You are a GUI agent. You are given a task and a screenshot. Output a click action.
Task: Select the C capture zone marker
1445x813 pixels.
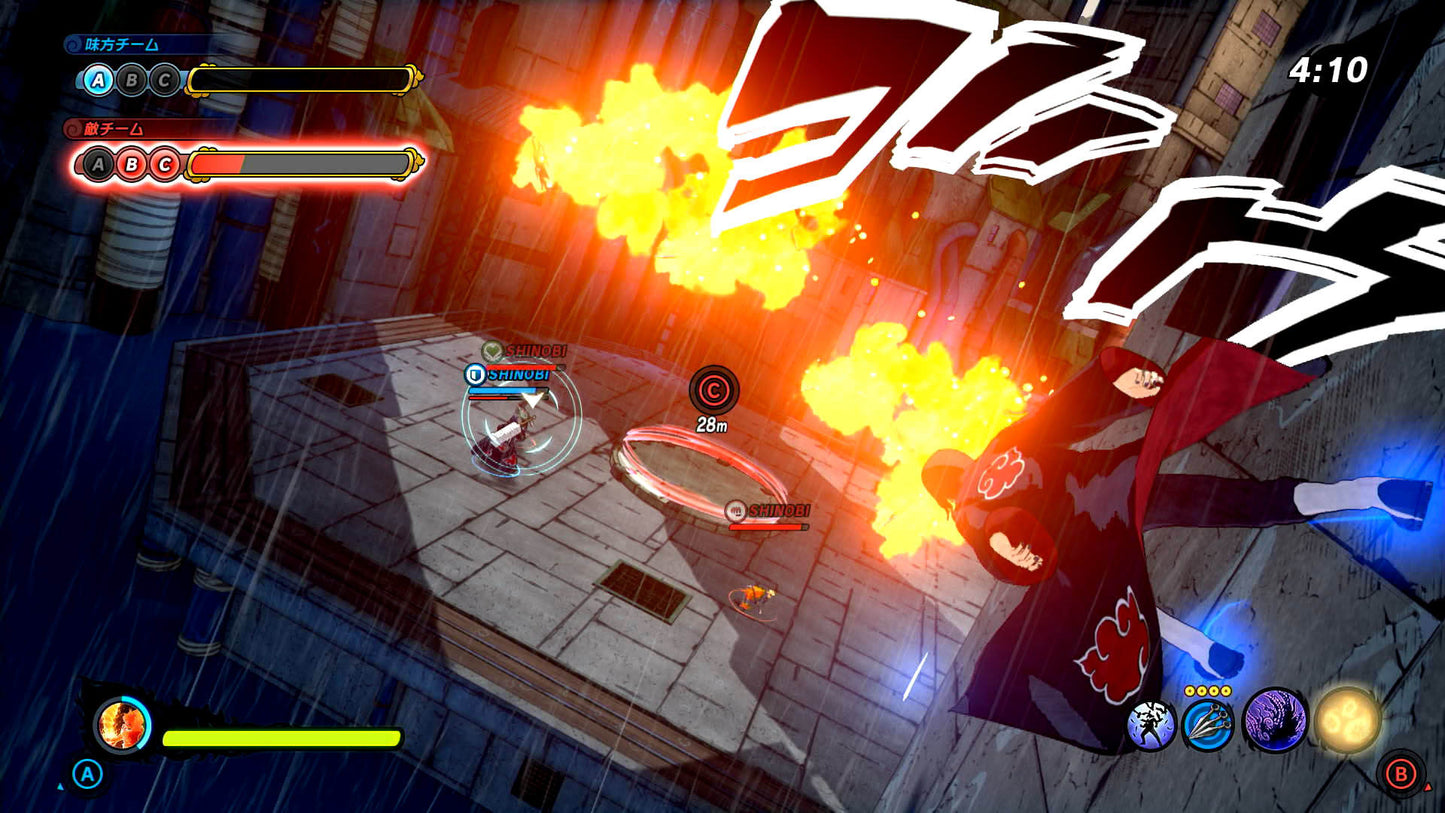tap(714, 391)
